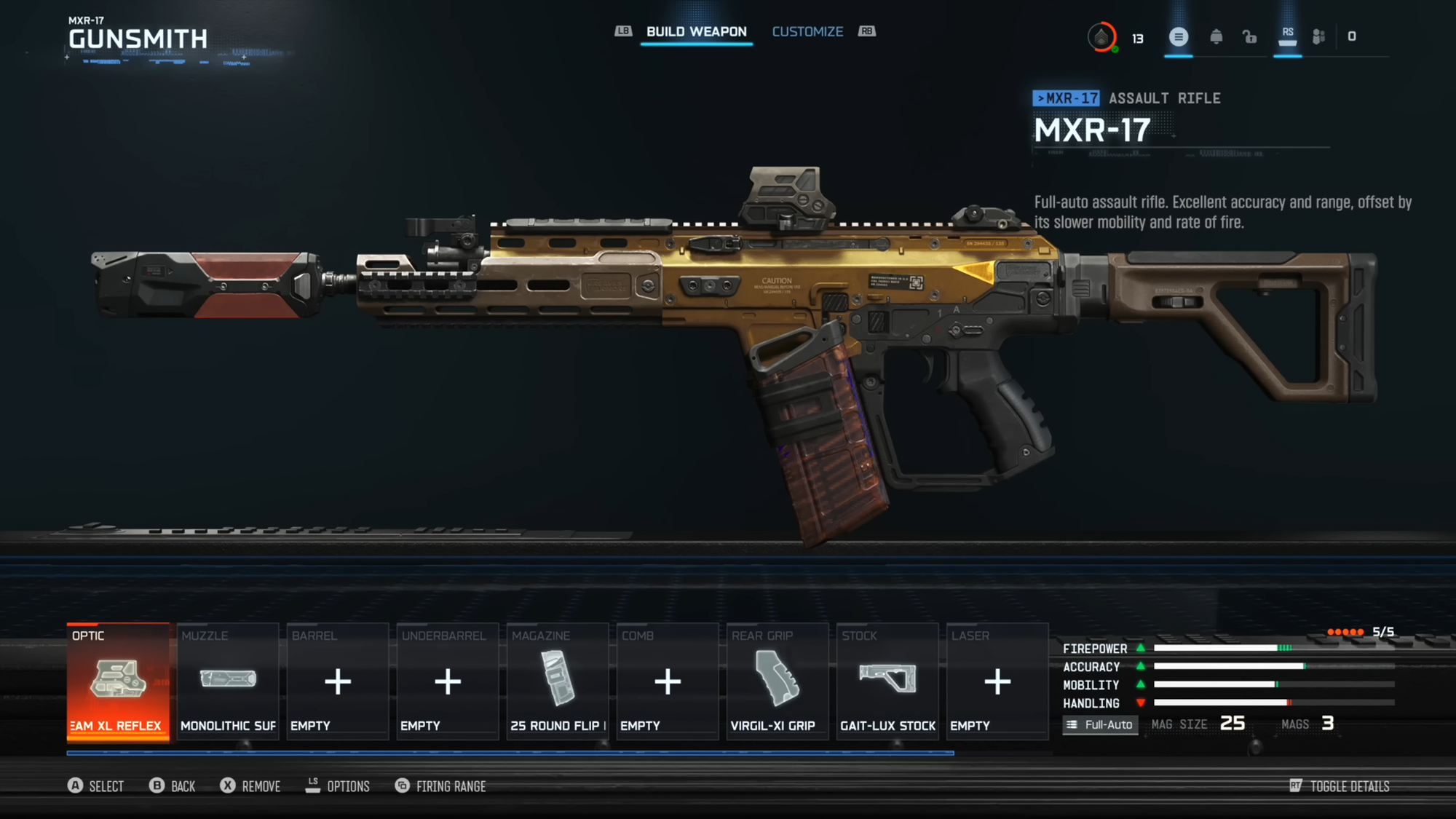1456x819 pixels.
Task: Add a Laser to the empty Laser slot
Action: coord(997,681)
